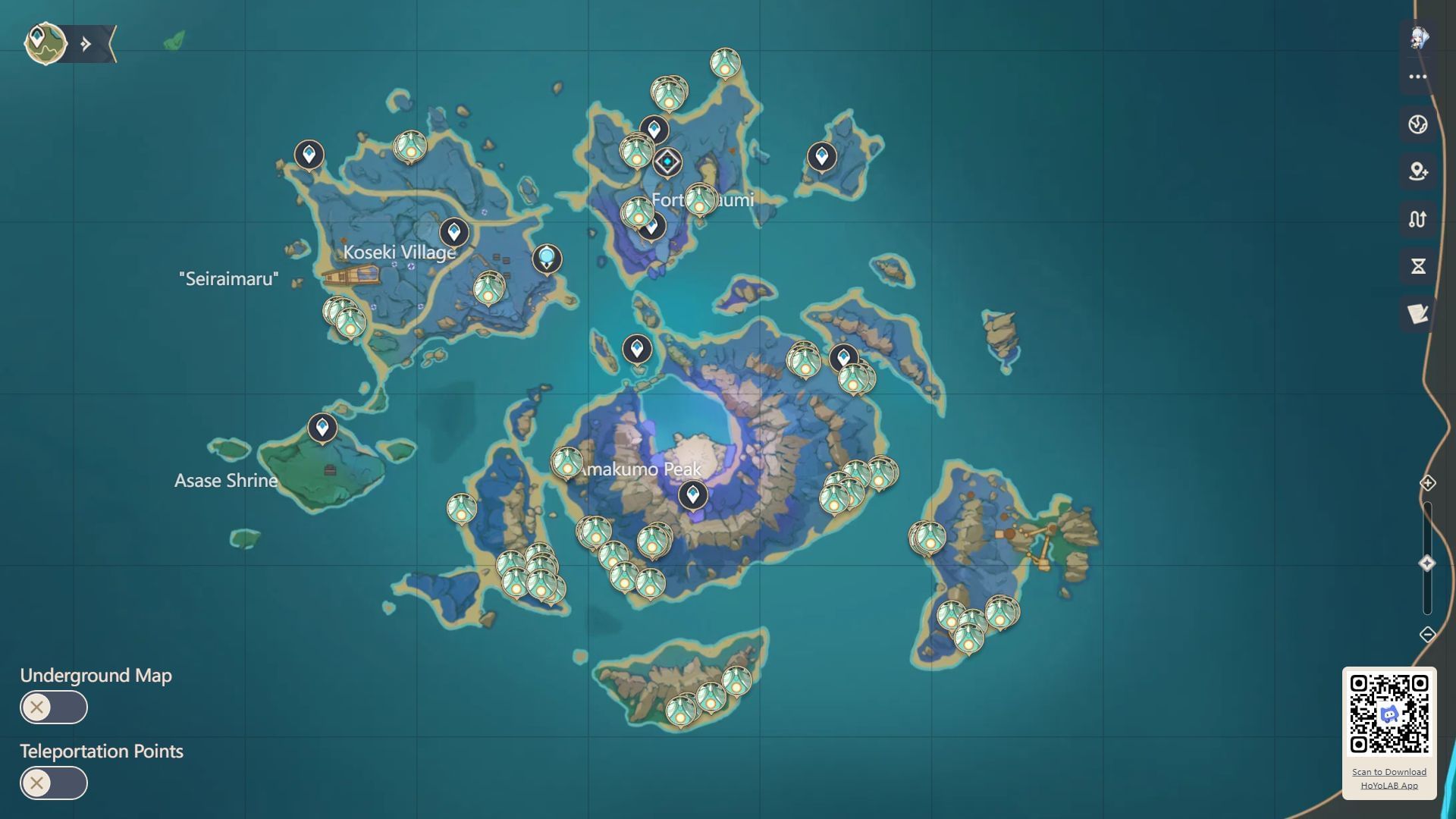Click the teleport waypoint marker near Koseki Village
1456x819 pixels.
(x=454, y=232)
